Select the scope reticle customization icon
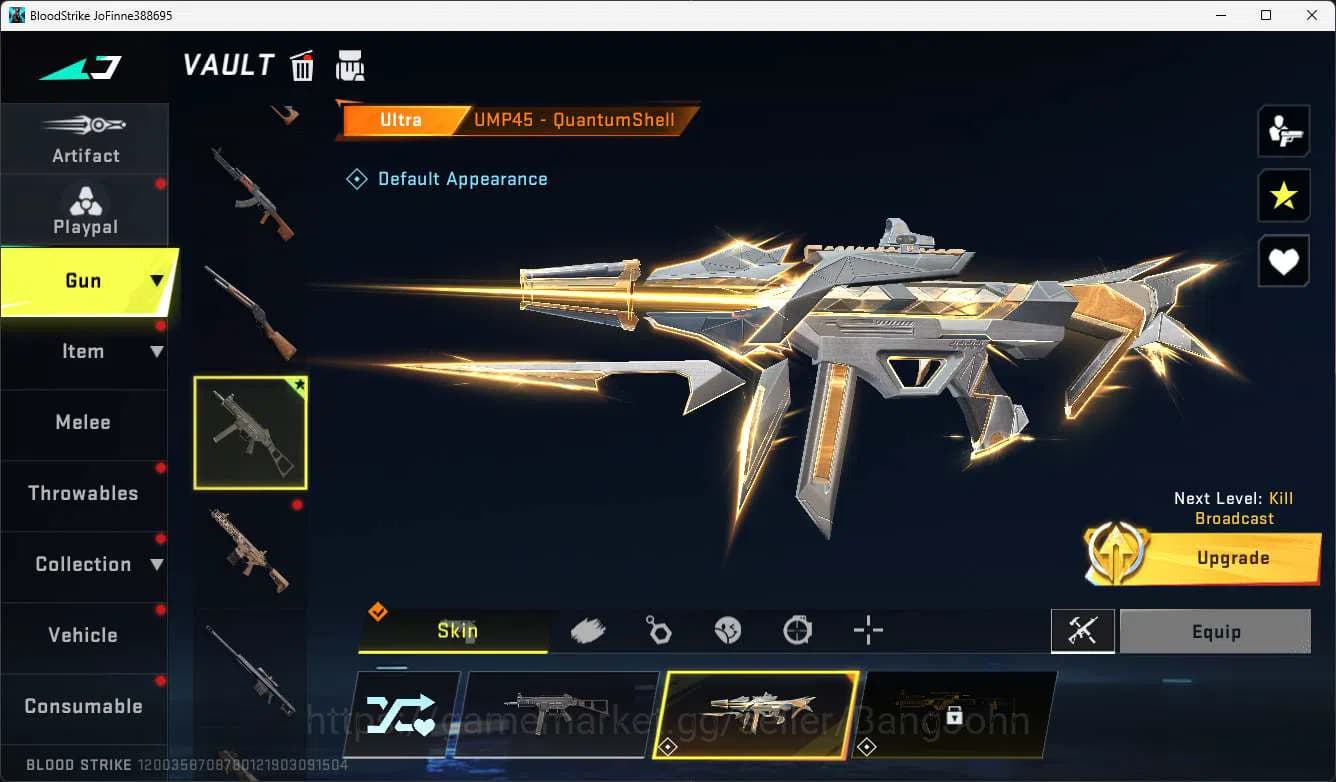Screen dimensions: 1336x782 [797, 628]
